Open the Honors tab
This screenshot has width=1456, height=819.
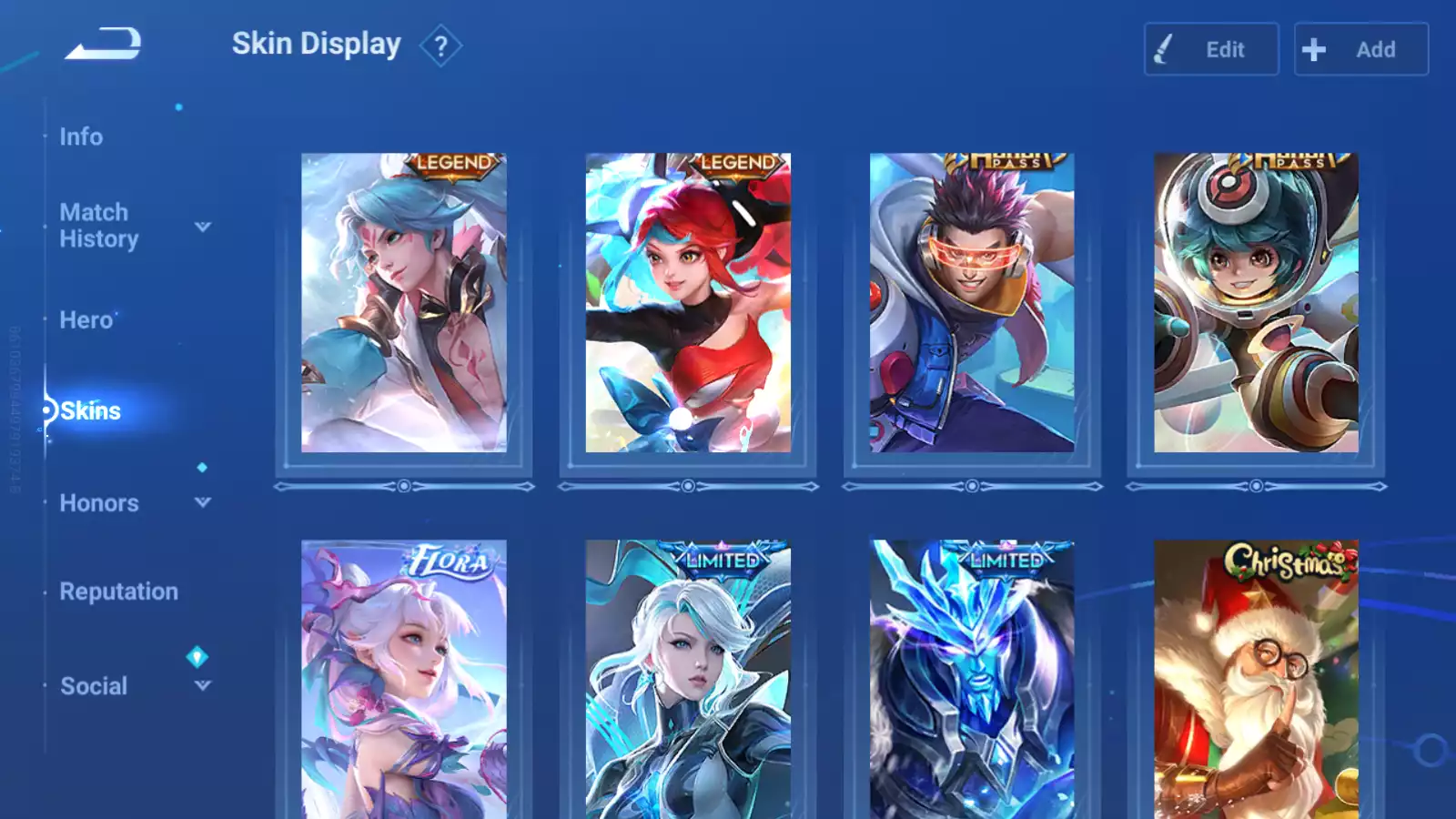(99, 503)
